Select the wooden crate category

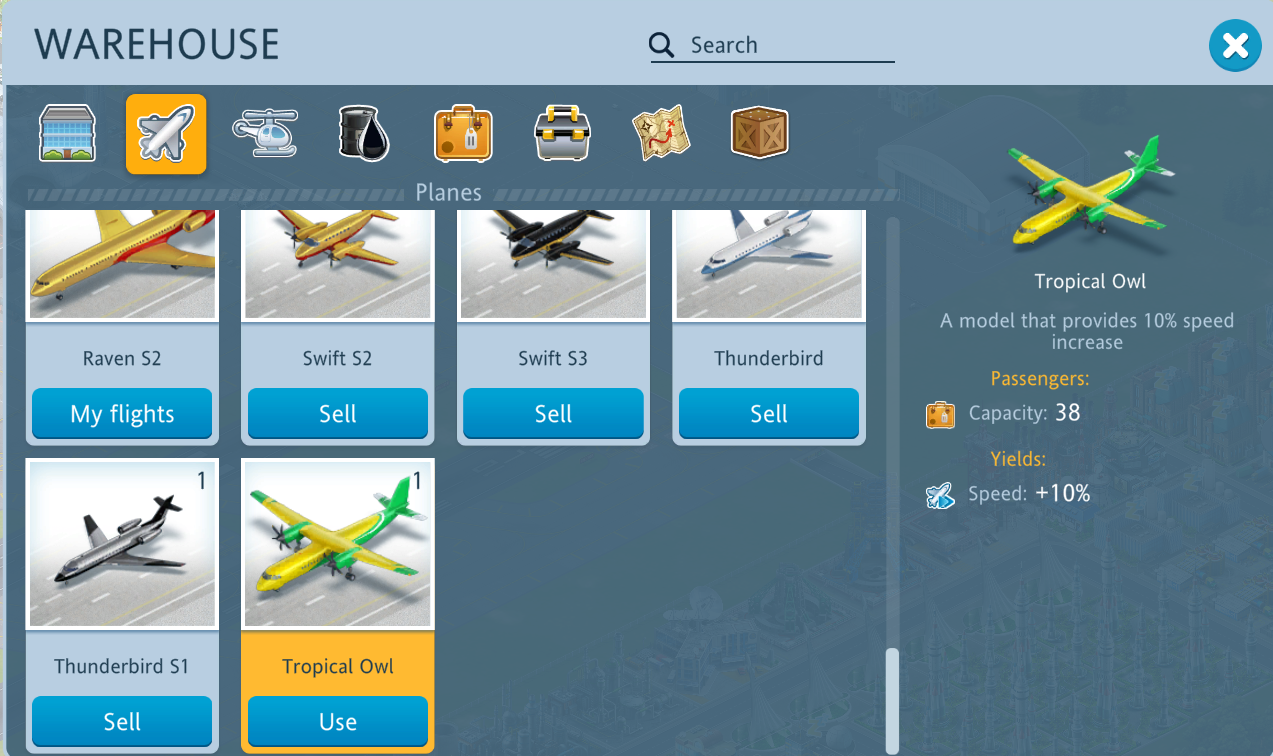760,134
